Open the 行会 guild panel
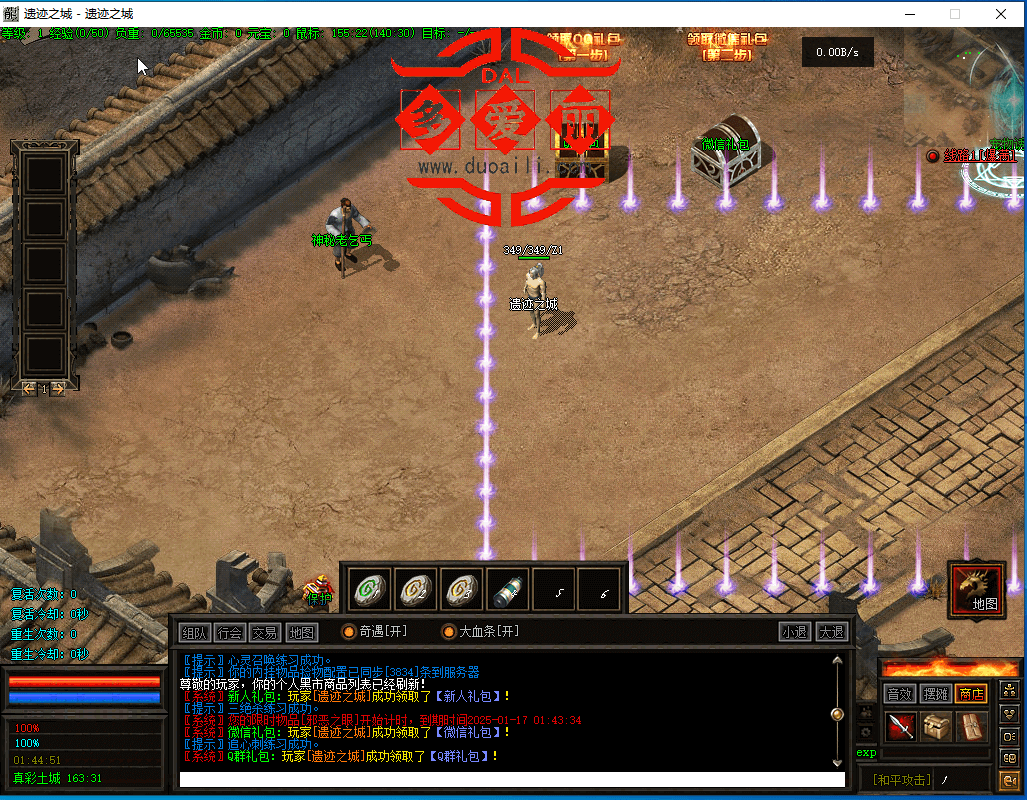Screen dimensions: 1027x800 coord(230,632)
